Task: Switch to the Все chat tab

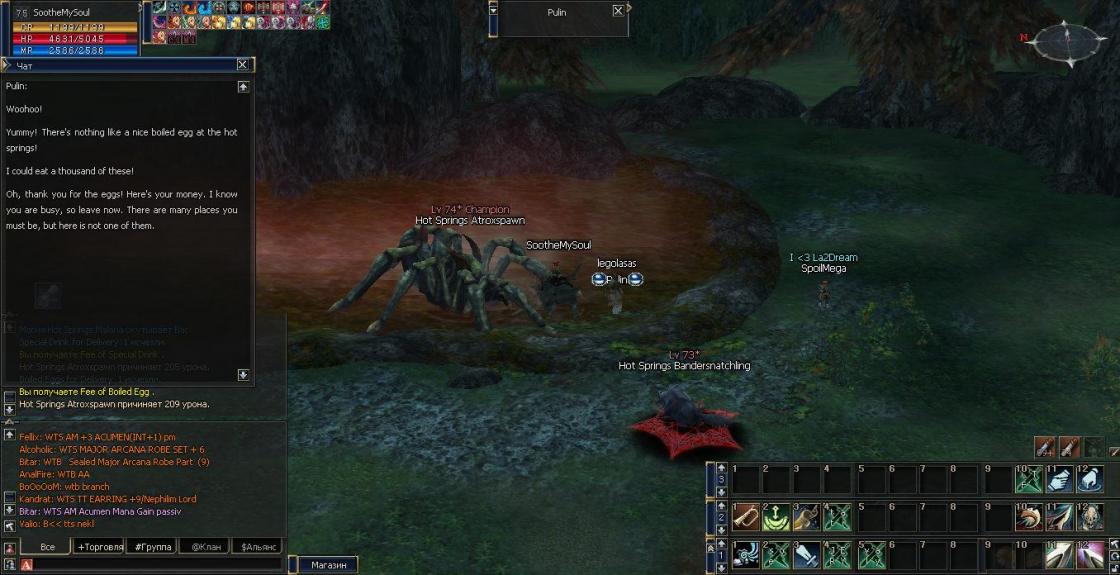Action: [47, 547]
